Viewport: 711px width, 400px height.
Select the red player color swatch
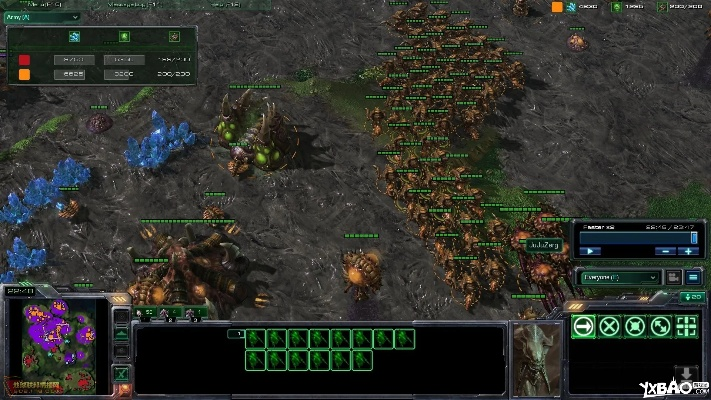[24, 60]
